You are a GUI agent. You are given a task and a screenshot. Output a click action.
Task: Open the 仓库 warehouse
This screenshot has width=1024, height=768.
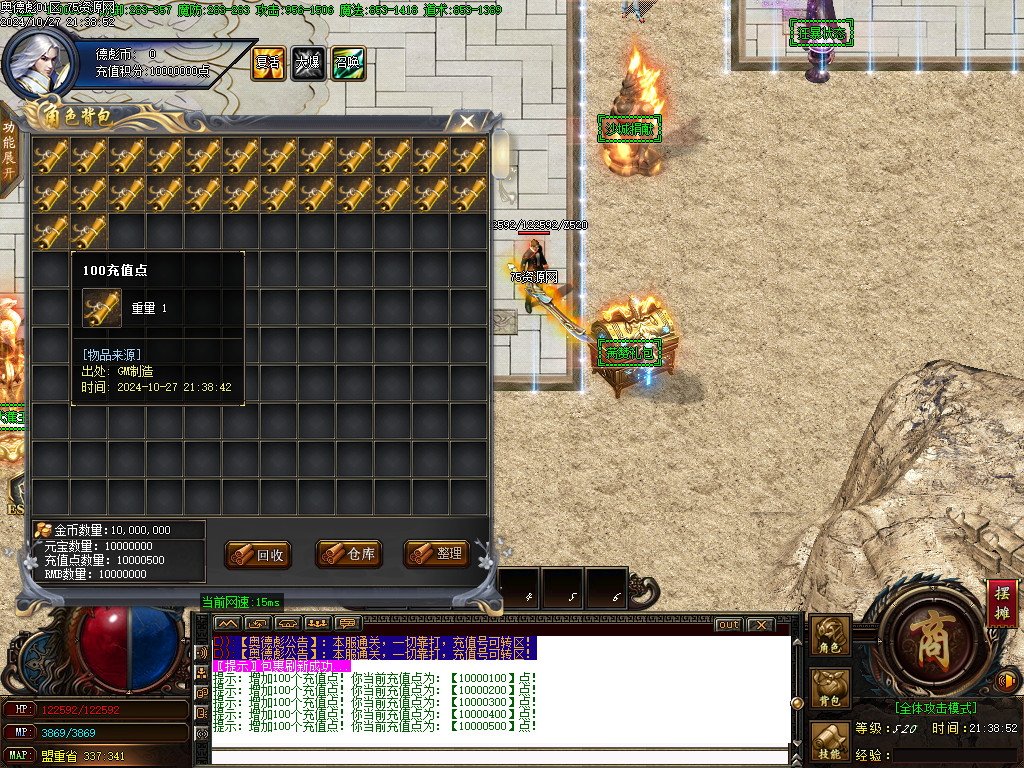[349, 554]
